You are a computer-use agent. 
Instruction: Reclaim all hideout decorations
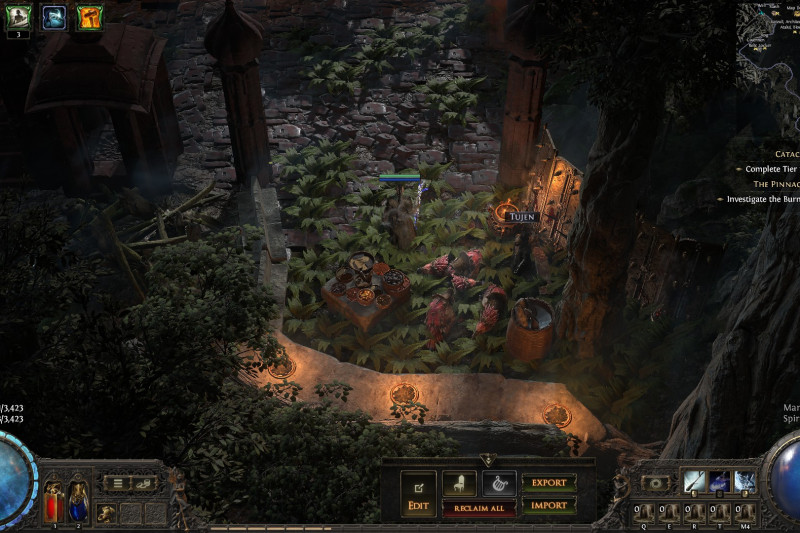point(479,508)
